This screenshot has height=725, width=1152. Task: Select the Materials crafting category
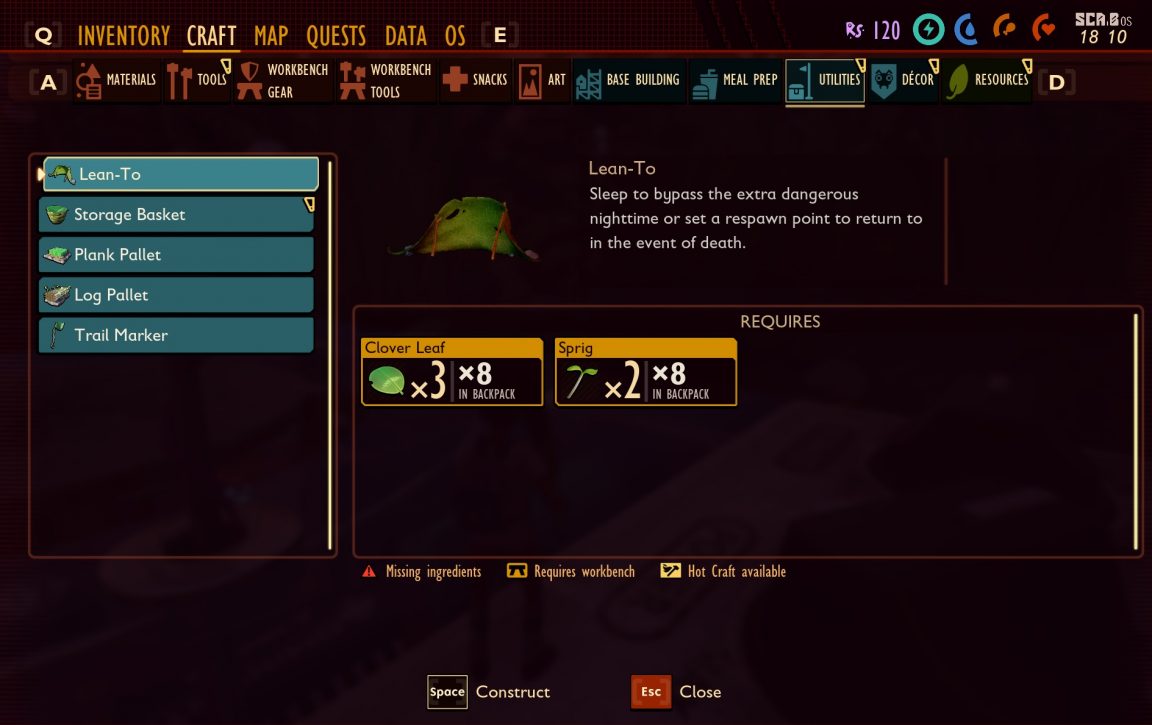pyautogui.click(x=117, y=80)
